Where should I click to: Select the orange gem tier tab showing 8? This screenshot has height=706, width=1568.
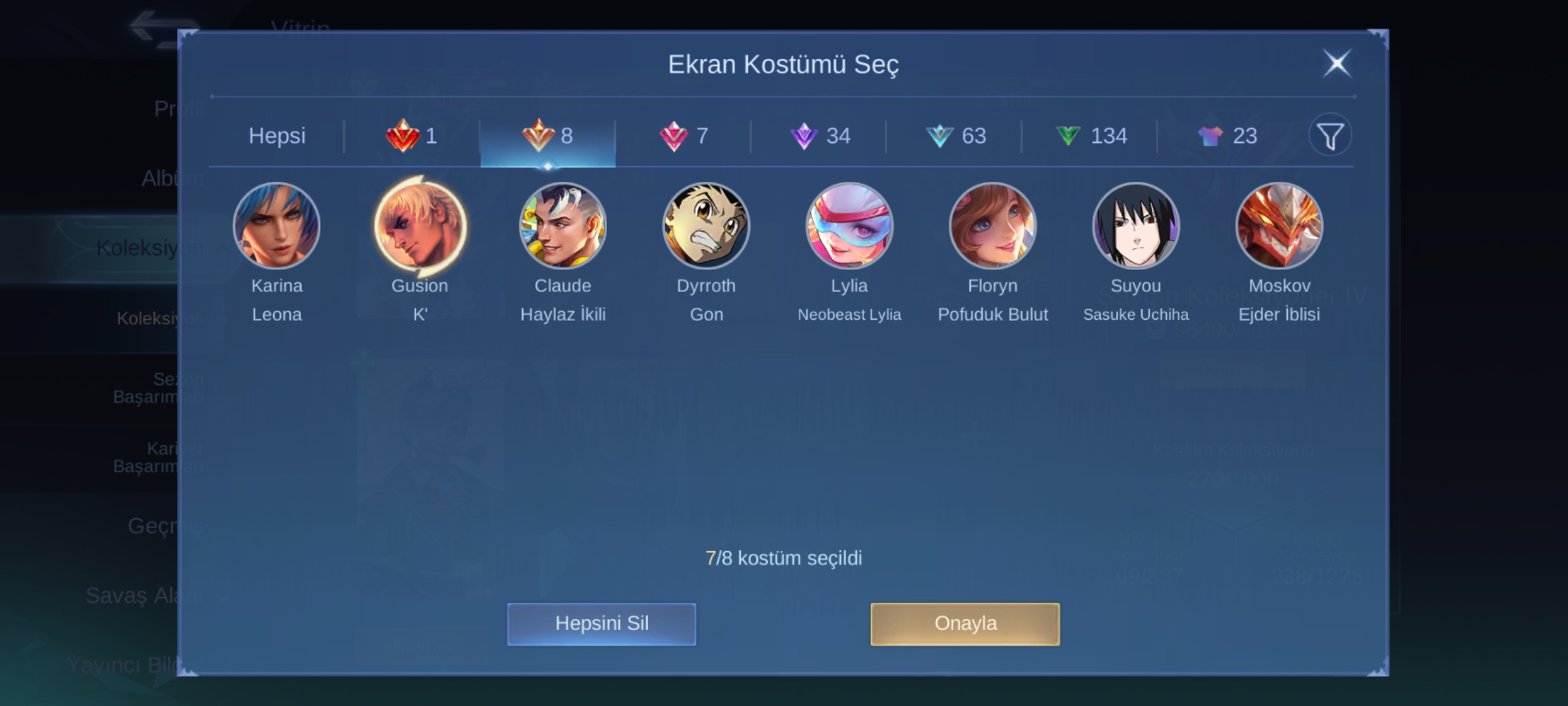pyautogui.click(x=547, y=136)
